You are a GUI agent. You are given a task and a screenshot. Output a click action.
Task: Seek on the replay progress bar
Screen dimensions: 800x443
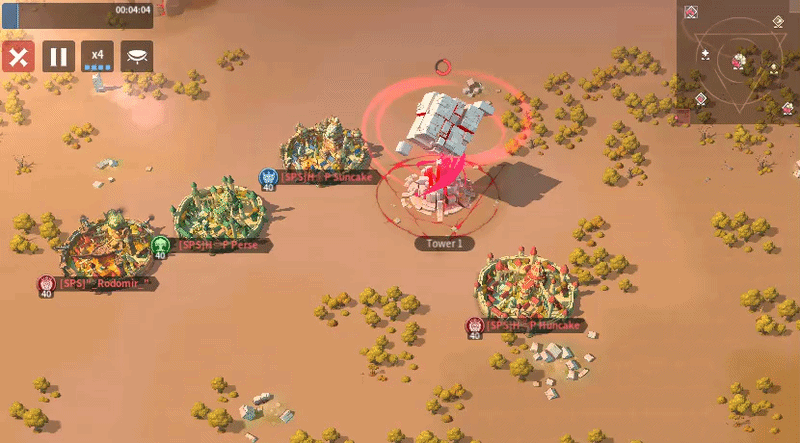(x=78, y=13)
